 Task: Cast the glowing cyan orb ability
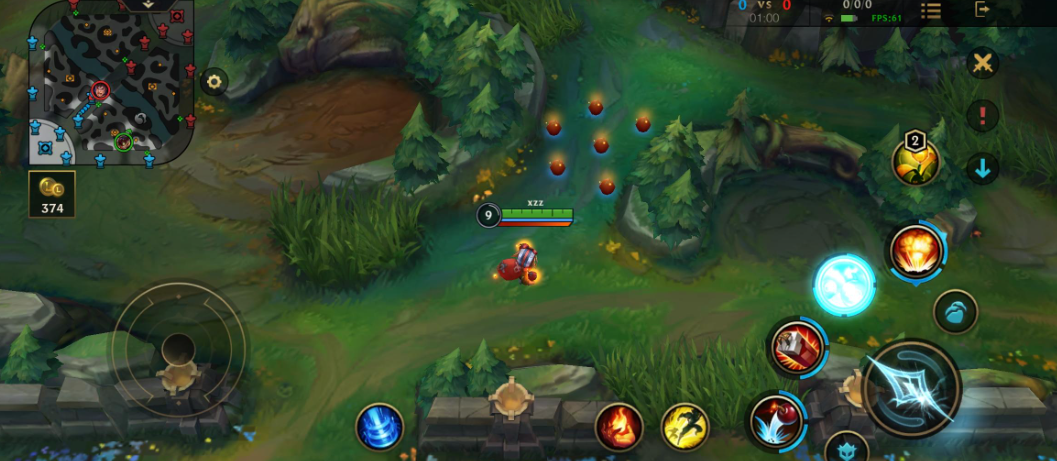coord(844,285)
